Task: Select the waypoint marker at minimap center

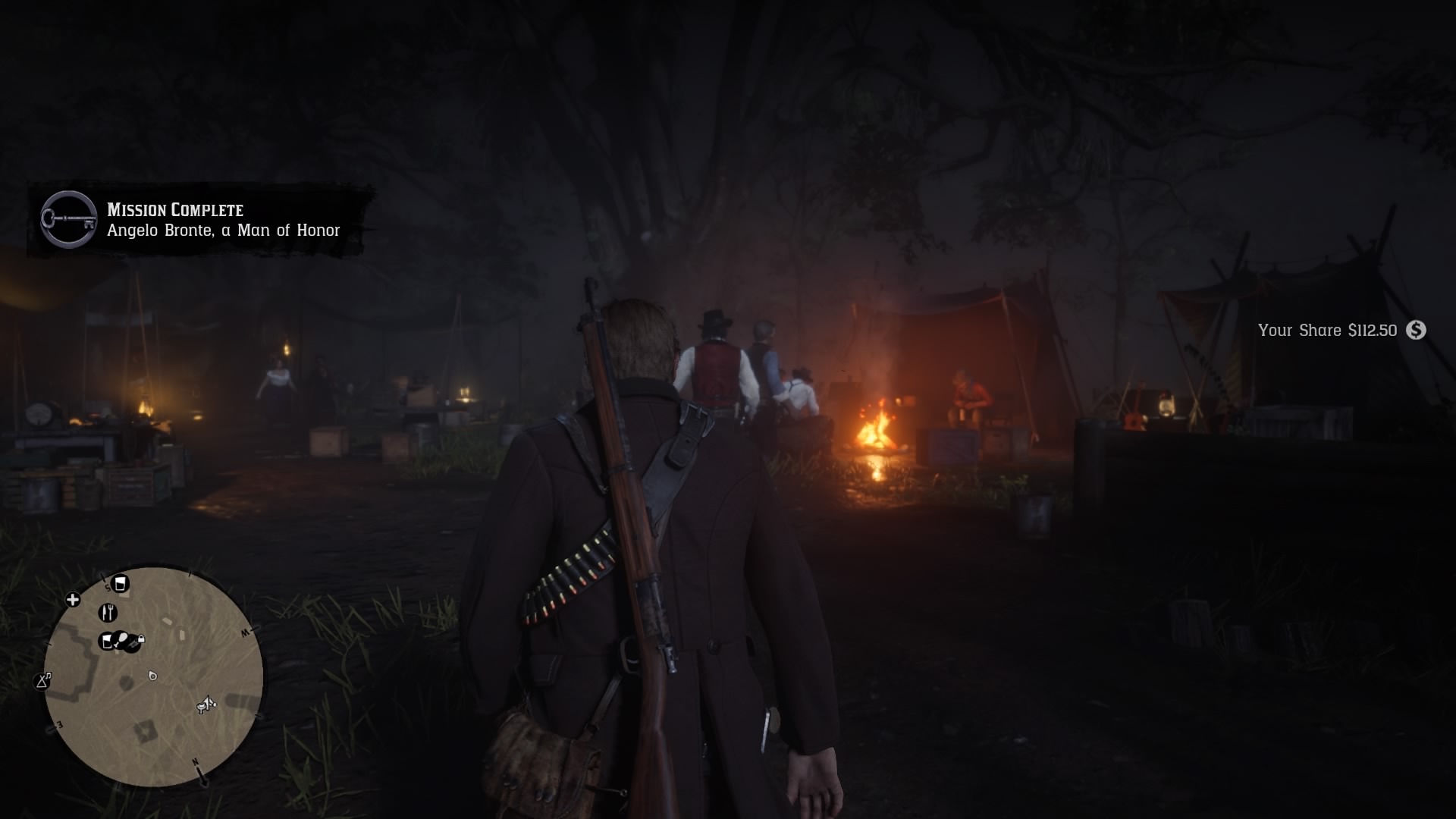Action: [x=152, y=676]
